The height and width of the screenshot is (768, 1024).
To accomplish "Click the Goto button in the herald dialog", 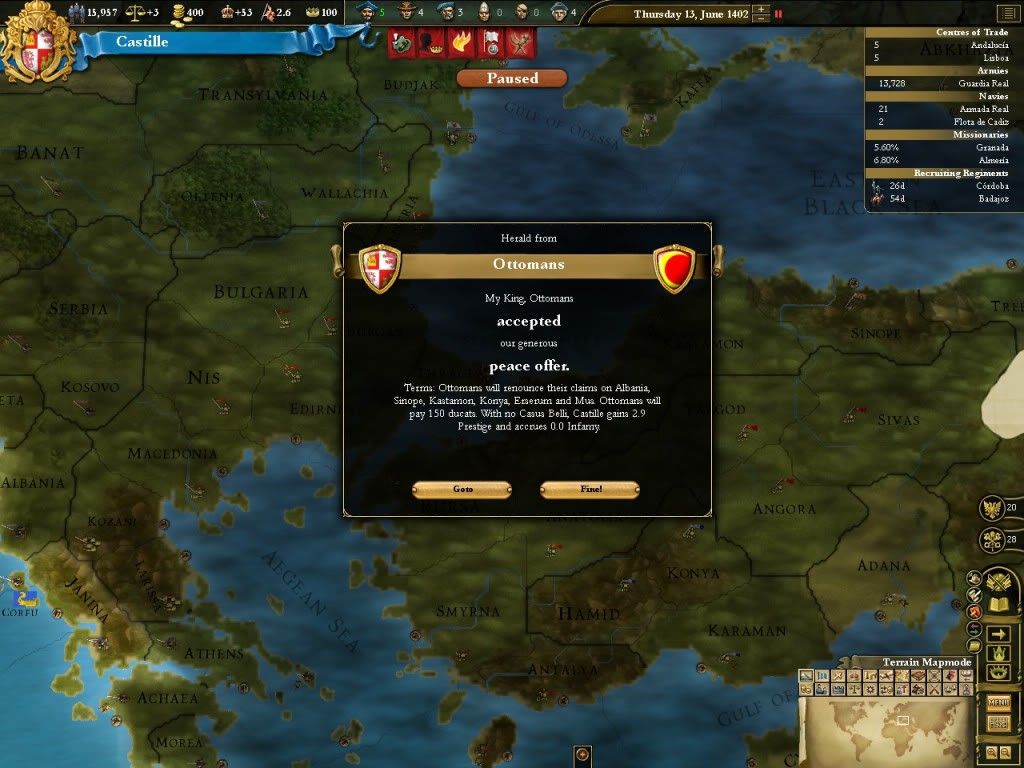I will click(462, 489).
